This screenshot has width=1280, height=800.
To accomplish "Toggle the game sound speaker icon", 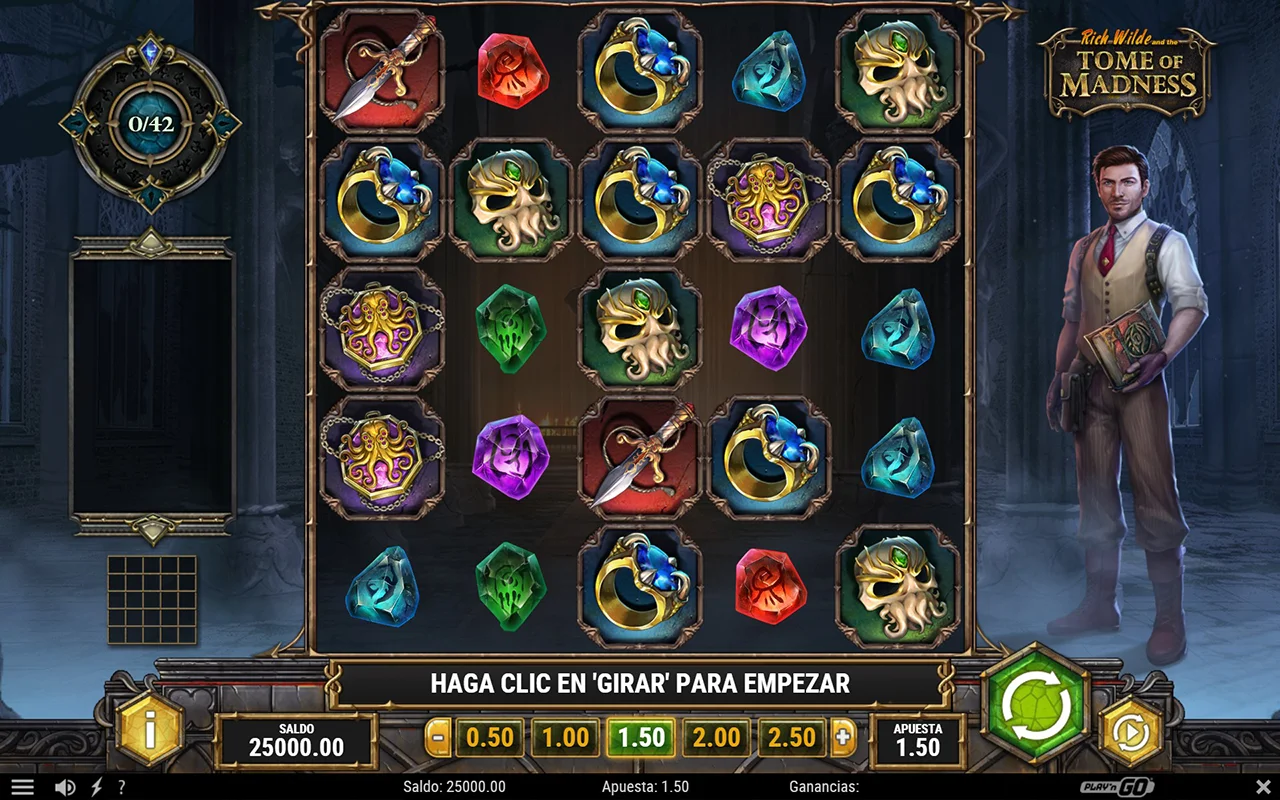I will coord(65,787).
